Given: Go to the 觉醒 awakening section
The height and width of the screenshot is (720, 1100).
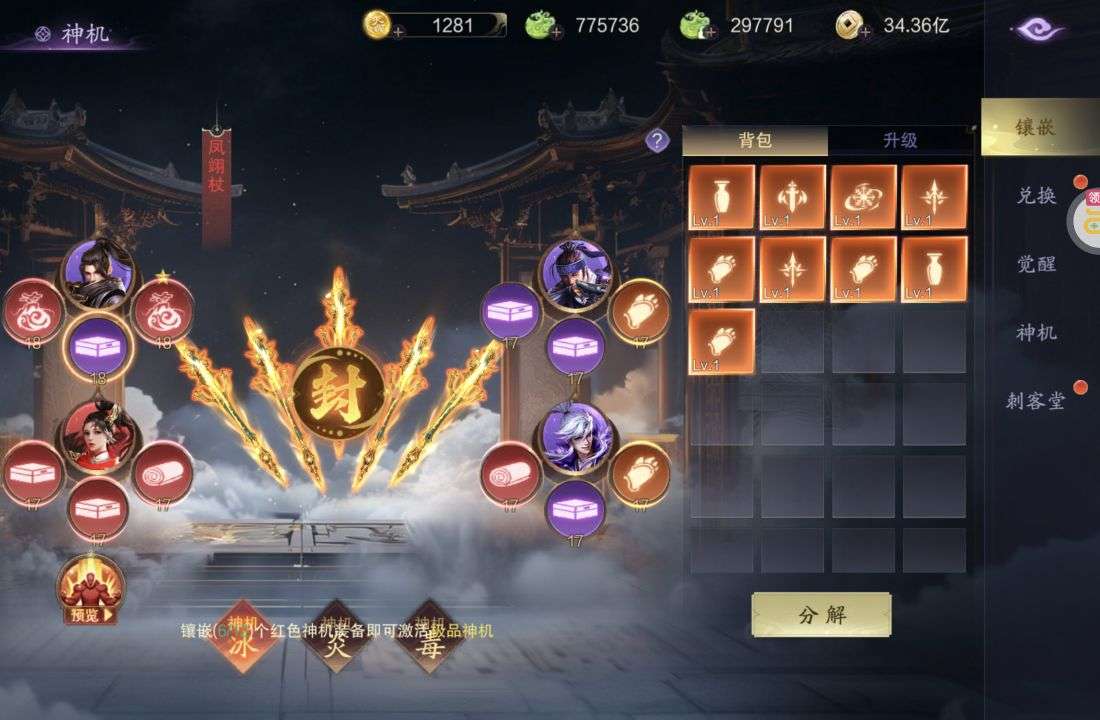Looking at the screenshot, I should point(1037,265).
